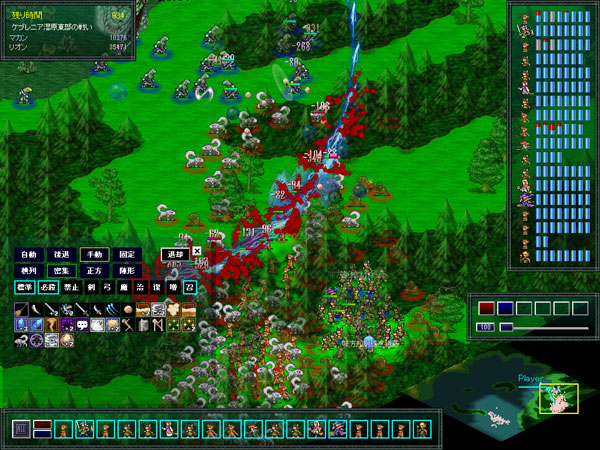Select the 密集 (dense) formation

tap(62, 270)
